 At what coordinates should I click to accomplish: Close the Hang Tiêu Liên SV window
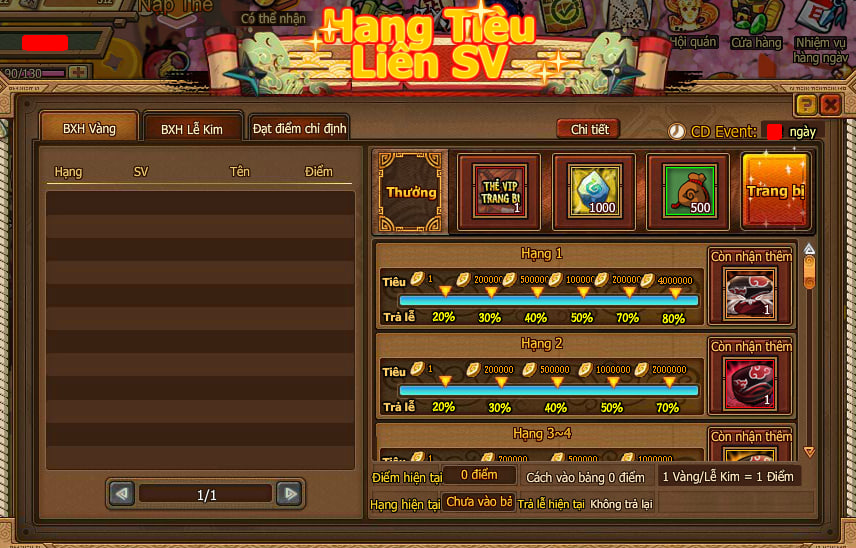(x=830, y=104)
